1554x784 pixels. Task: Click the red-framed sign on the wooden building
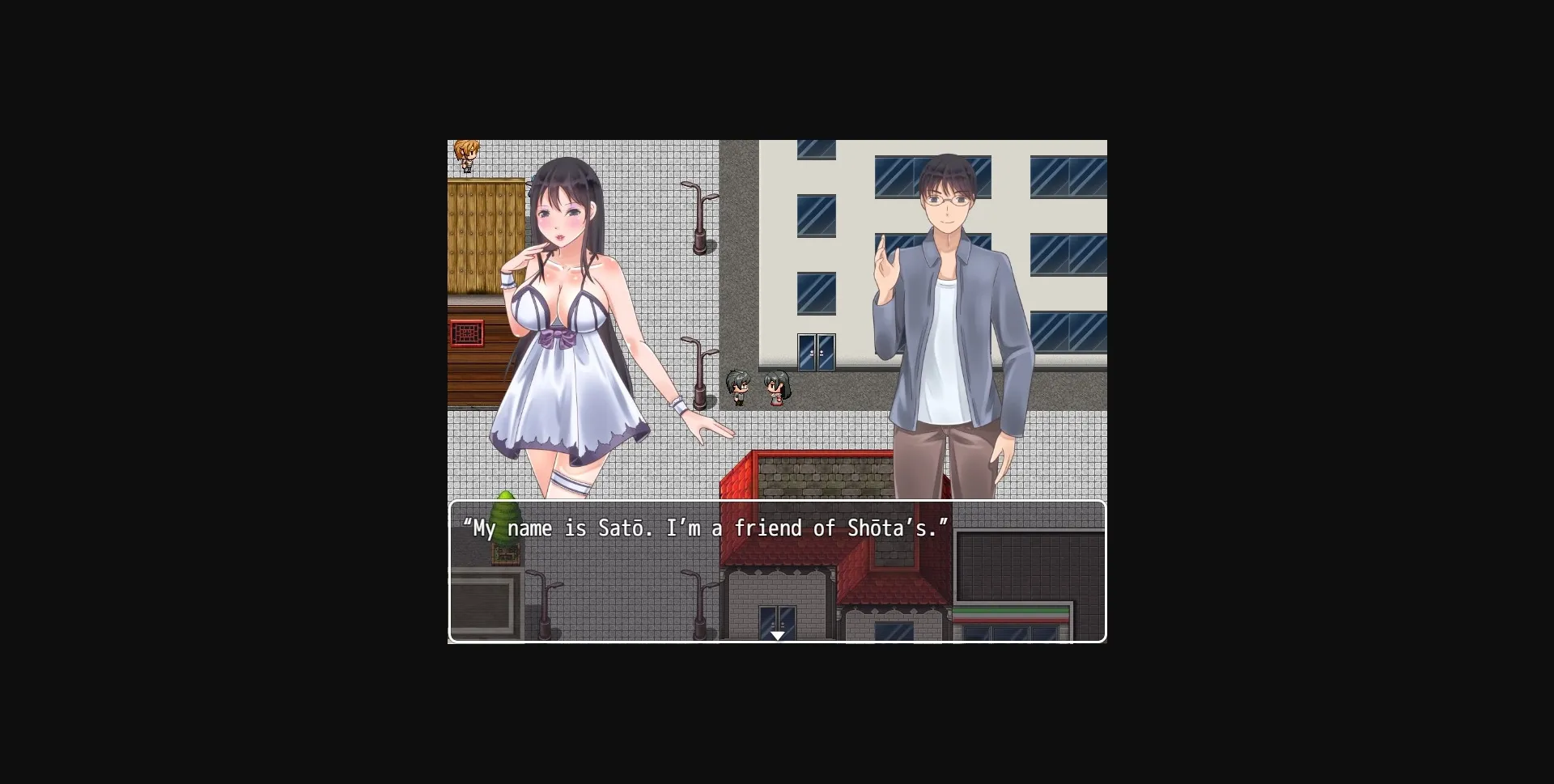pos(465,333)
